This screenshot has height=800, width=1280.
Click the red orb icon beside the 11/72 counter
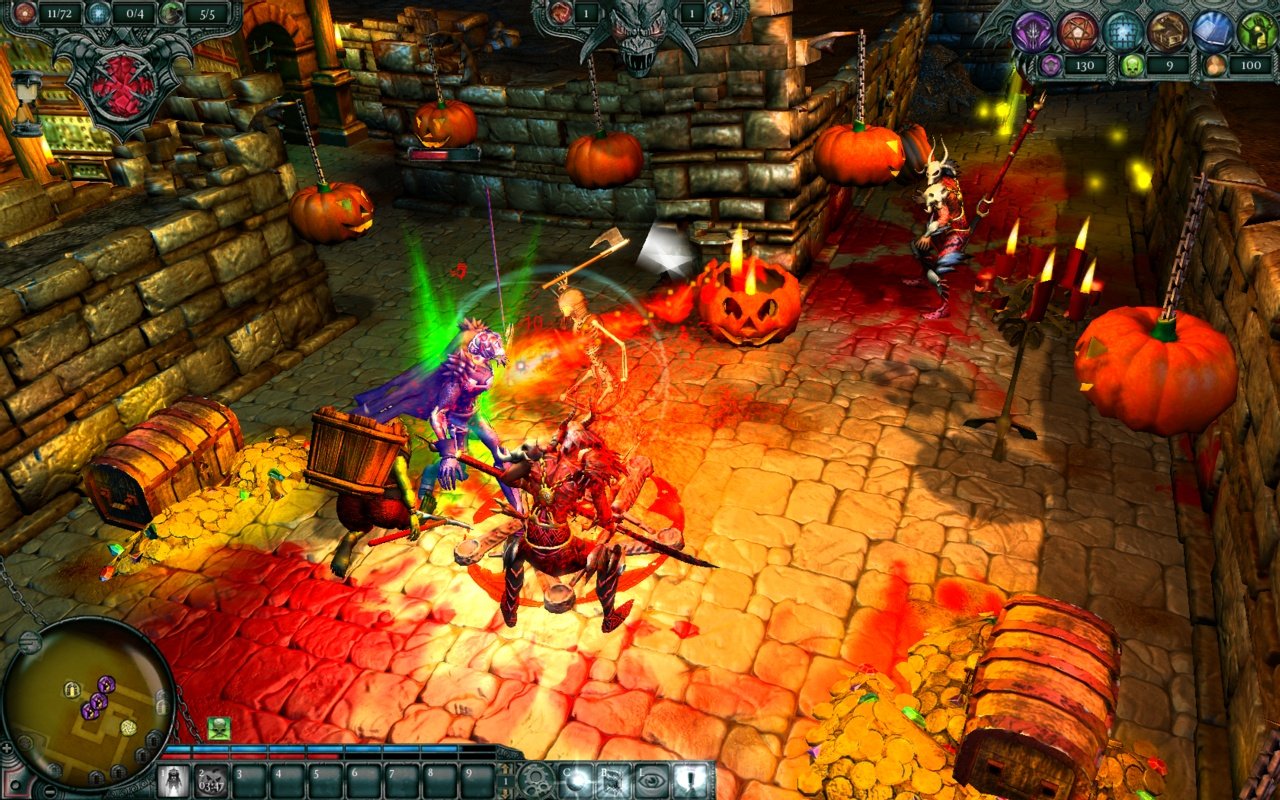[24, 13]
